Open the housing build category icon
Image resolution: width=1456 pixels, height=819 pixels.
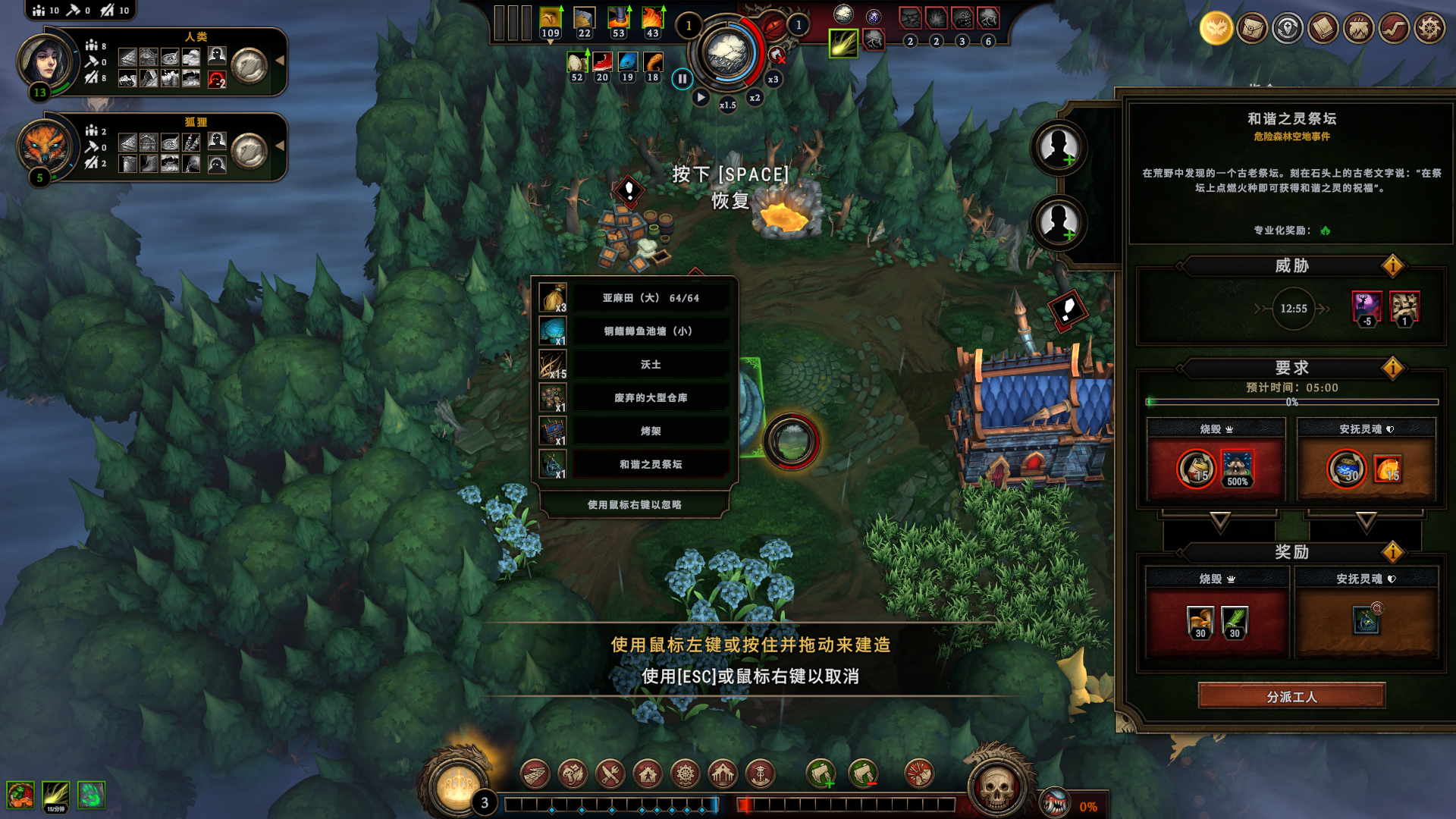point(648,774)
